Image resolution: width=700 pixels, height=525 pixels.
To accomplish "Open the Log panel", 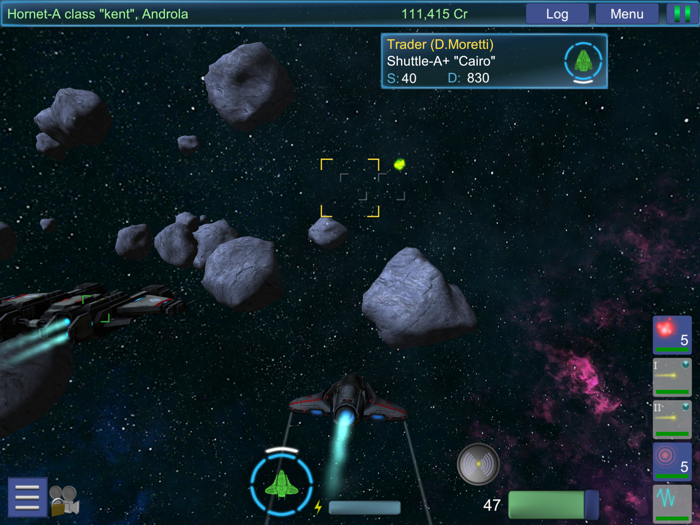I will tap(557, 14).
